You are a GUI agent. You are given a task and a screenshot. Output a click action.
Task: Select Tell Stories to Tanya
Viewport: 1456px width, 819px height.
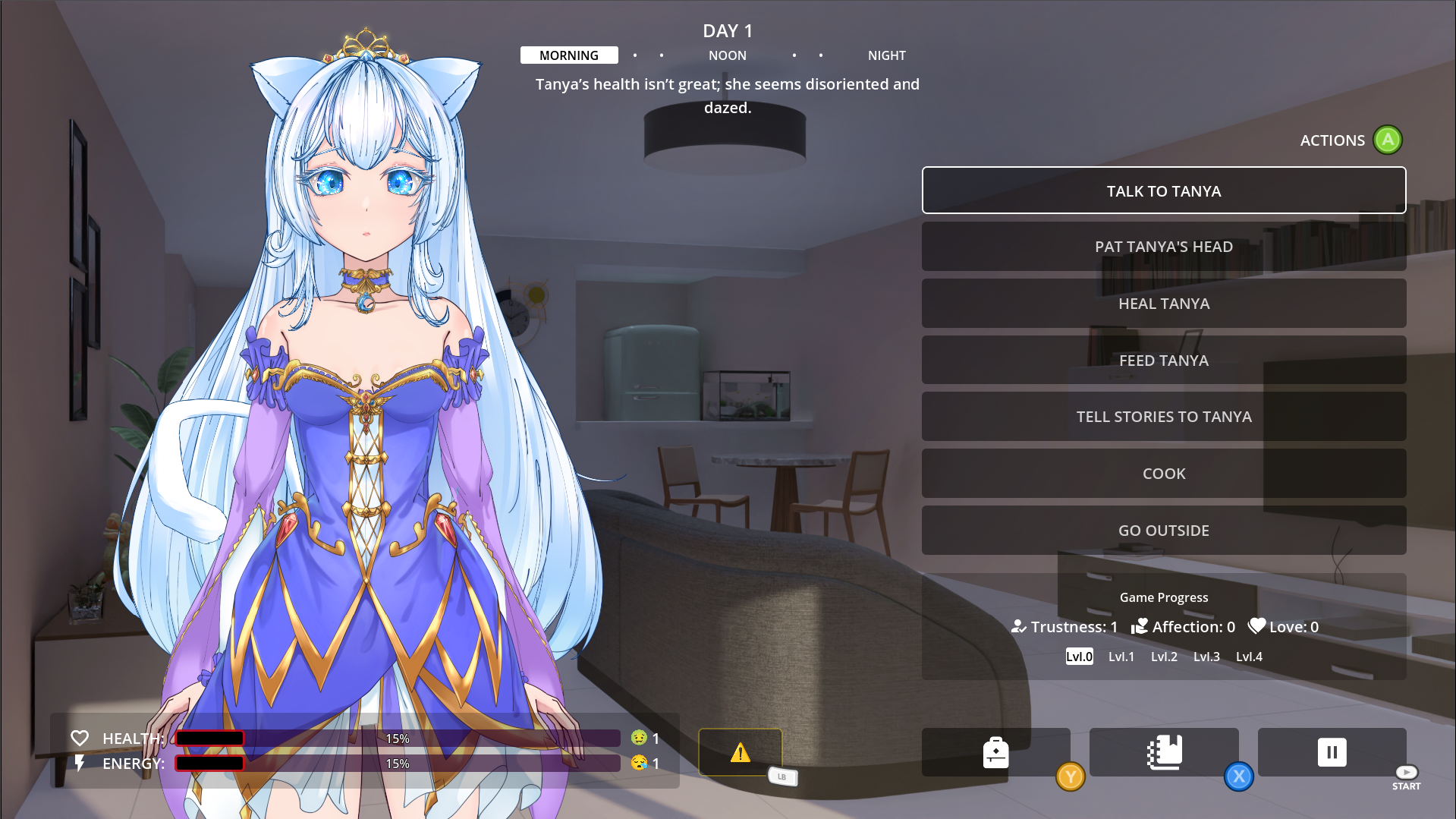click(1163, 417)
